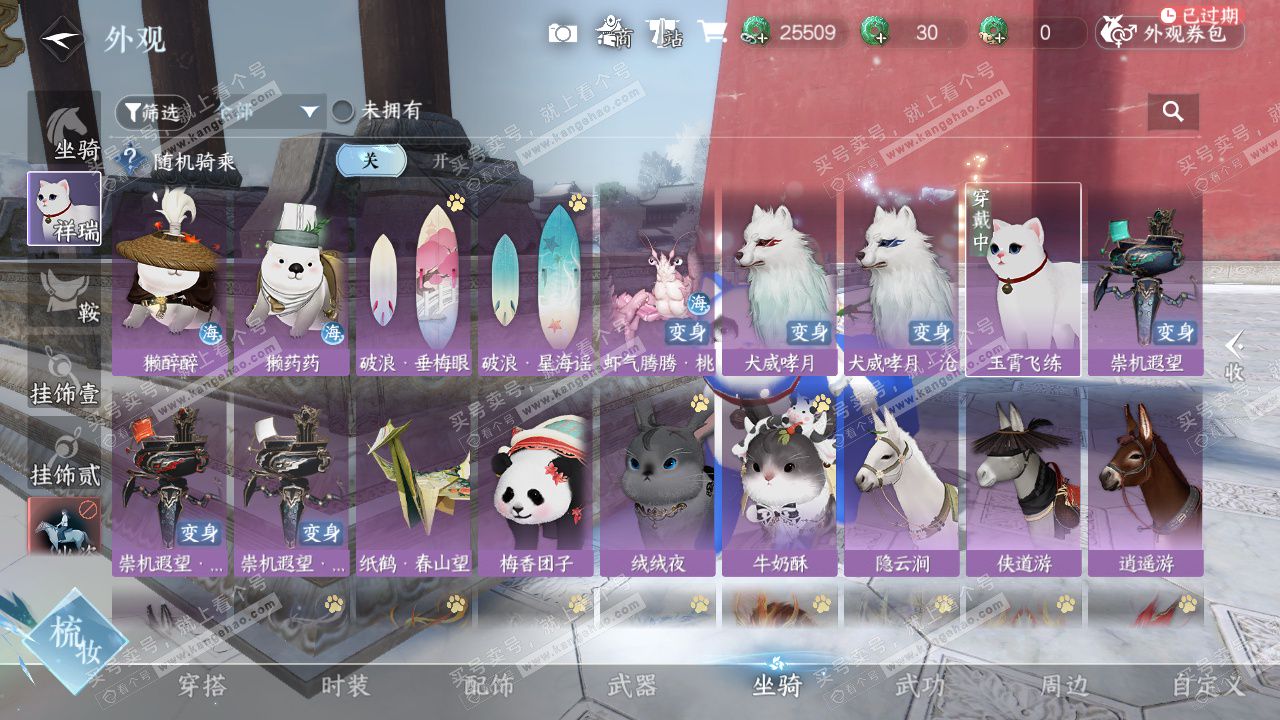Go back using the top-left arrow
The height and width of the screenshot is (720, 1280).
tap(62, 38)
